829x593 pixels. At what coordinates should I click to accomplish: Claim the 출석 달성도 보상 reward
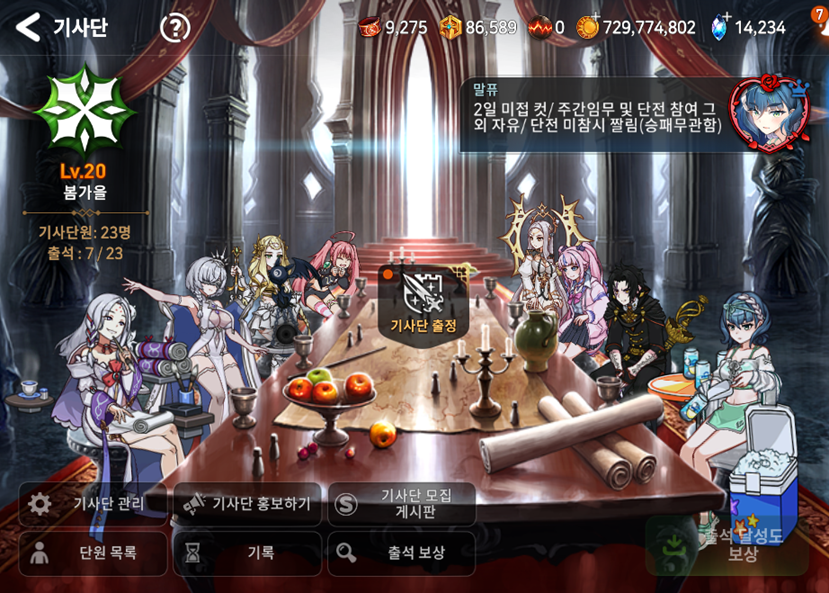[x=726, y=546]
